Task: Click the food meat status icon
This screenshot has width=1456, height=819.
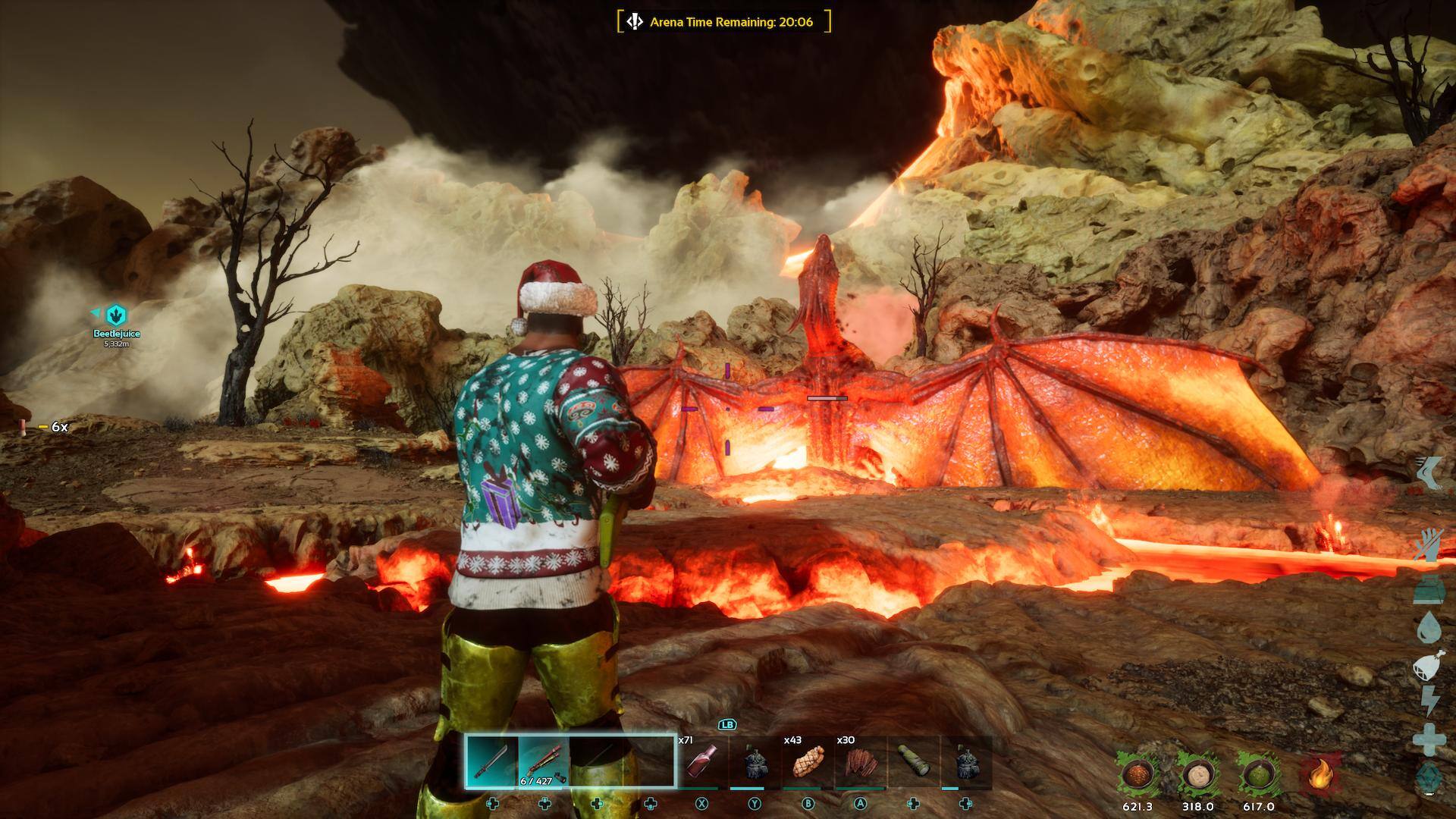Action: 1429,665
